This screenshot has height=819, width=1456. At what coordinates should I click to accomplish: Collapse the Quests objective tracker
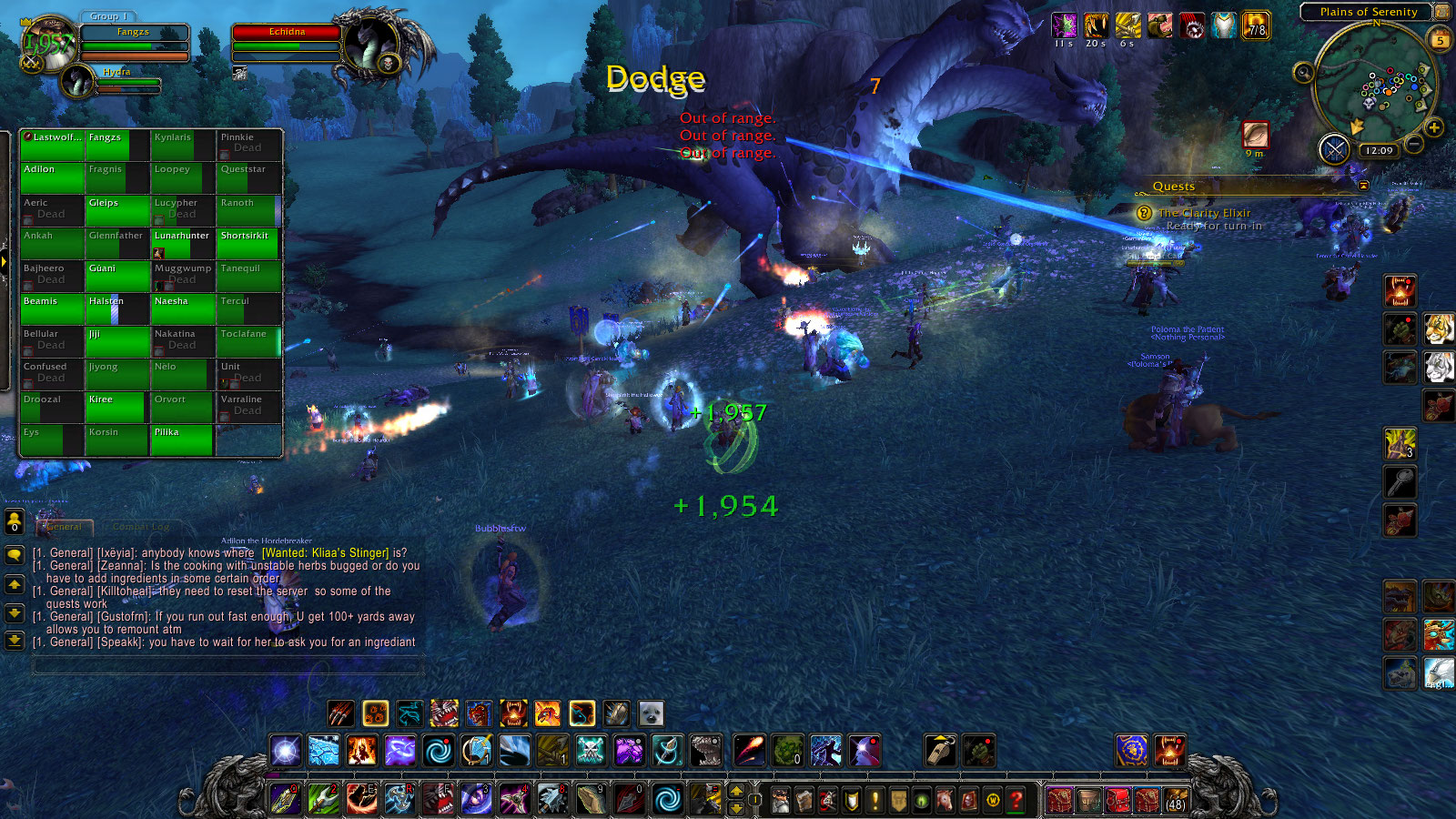(x=1364, y=185)
